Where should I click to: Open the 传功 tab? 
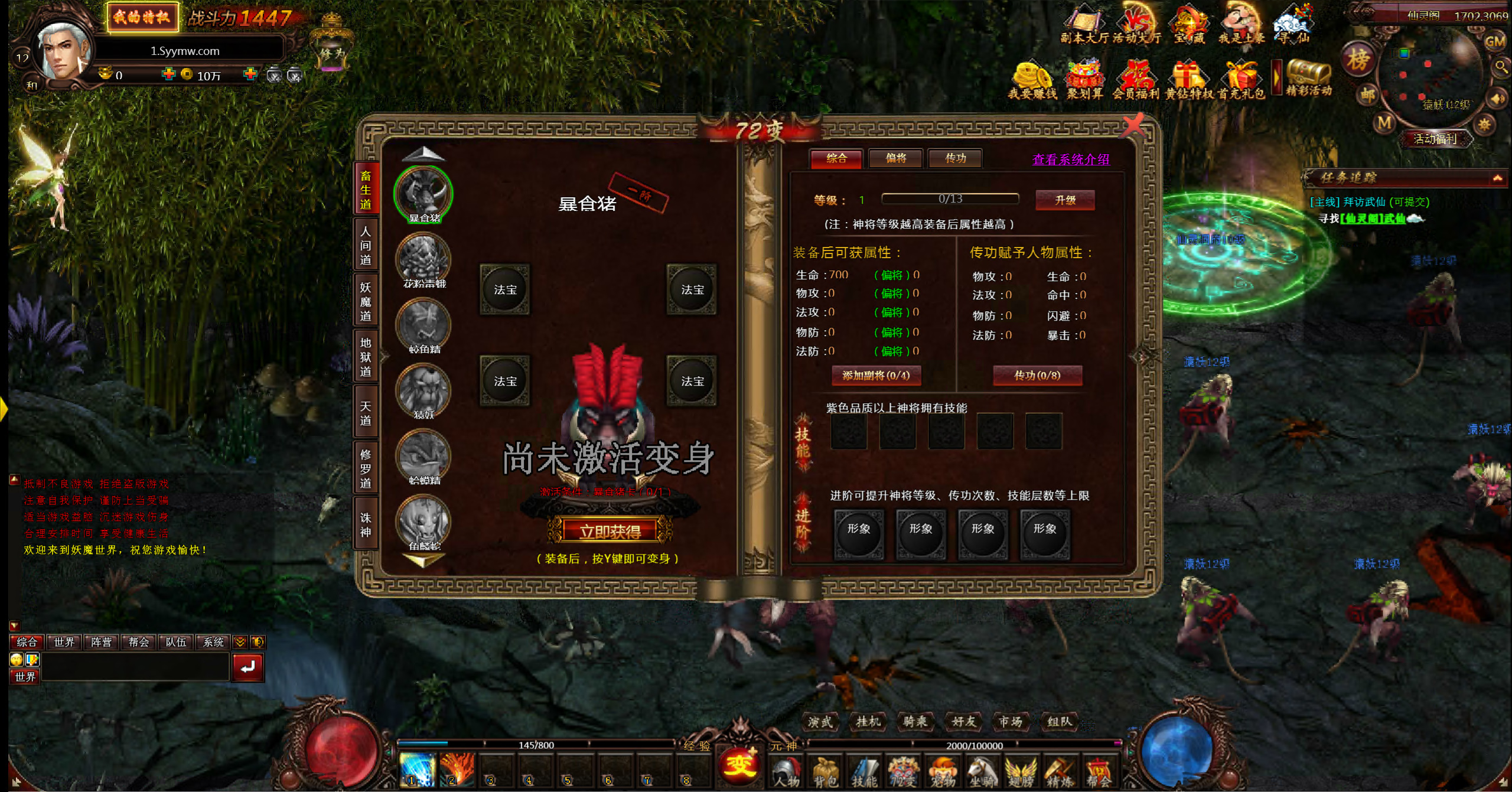[x=955, y=158]
